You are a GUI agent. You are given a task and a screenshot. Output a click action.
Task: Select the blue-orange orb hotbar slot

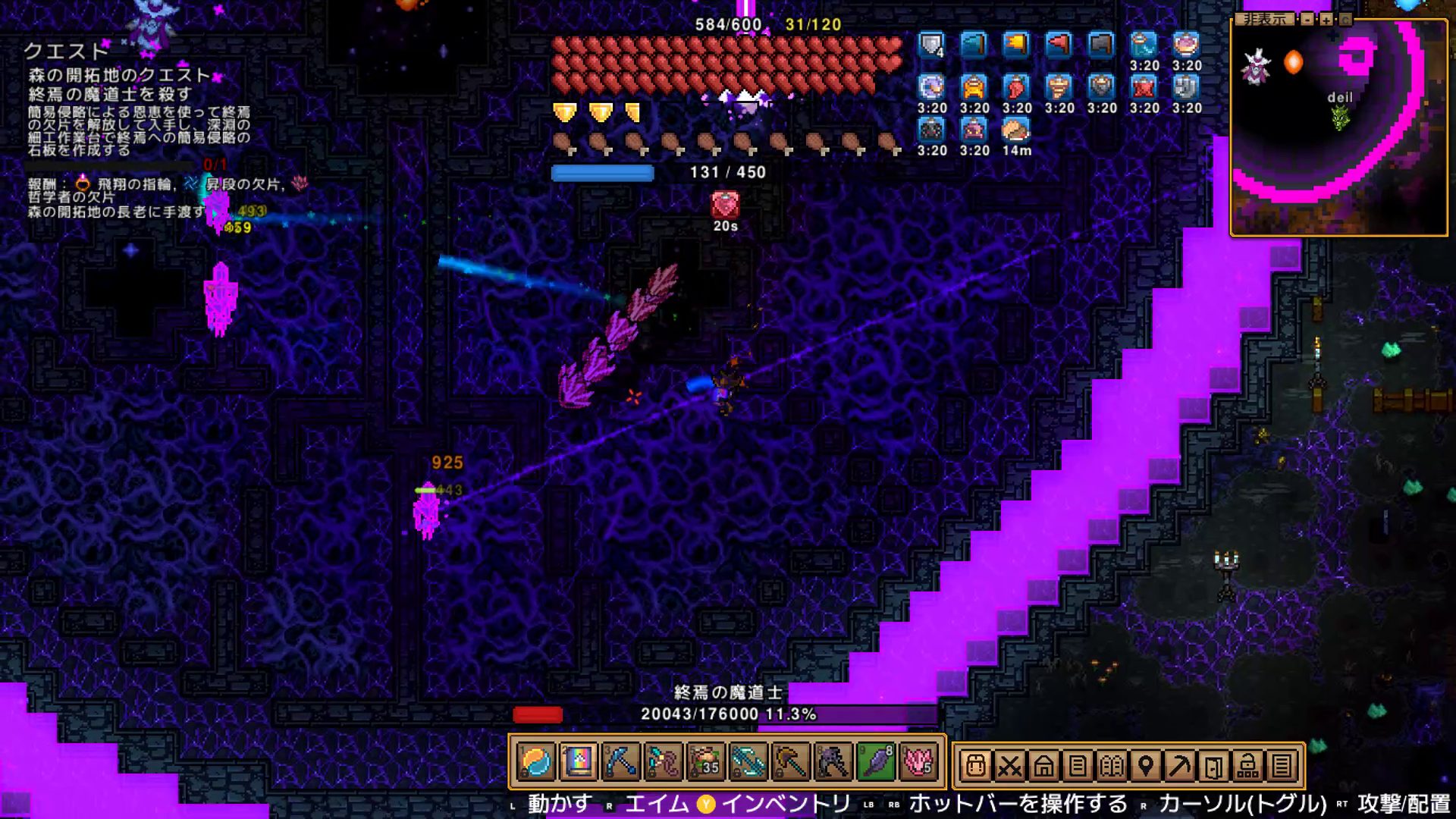pyautogui.click(x=536, y=763)
